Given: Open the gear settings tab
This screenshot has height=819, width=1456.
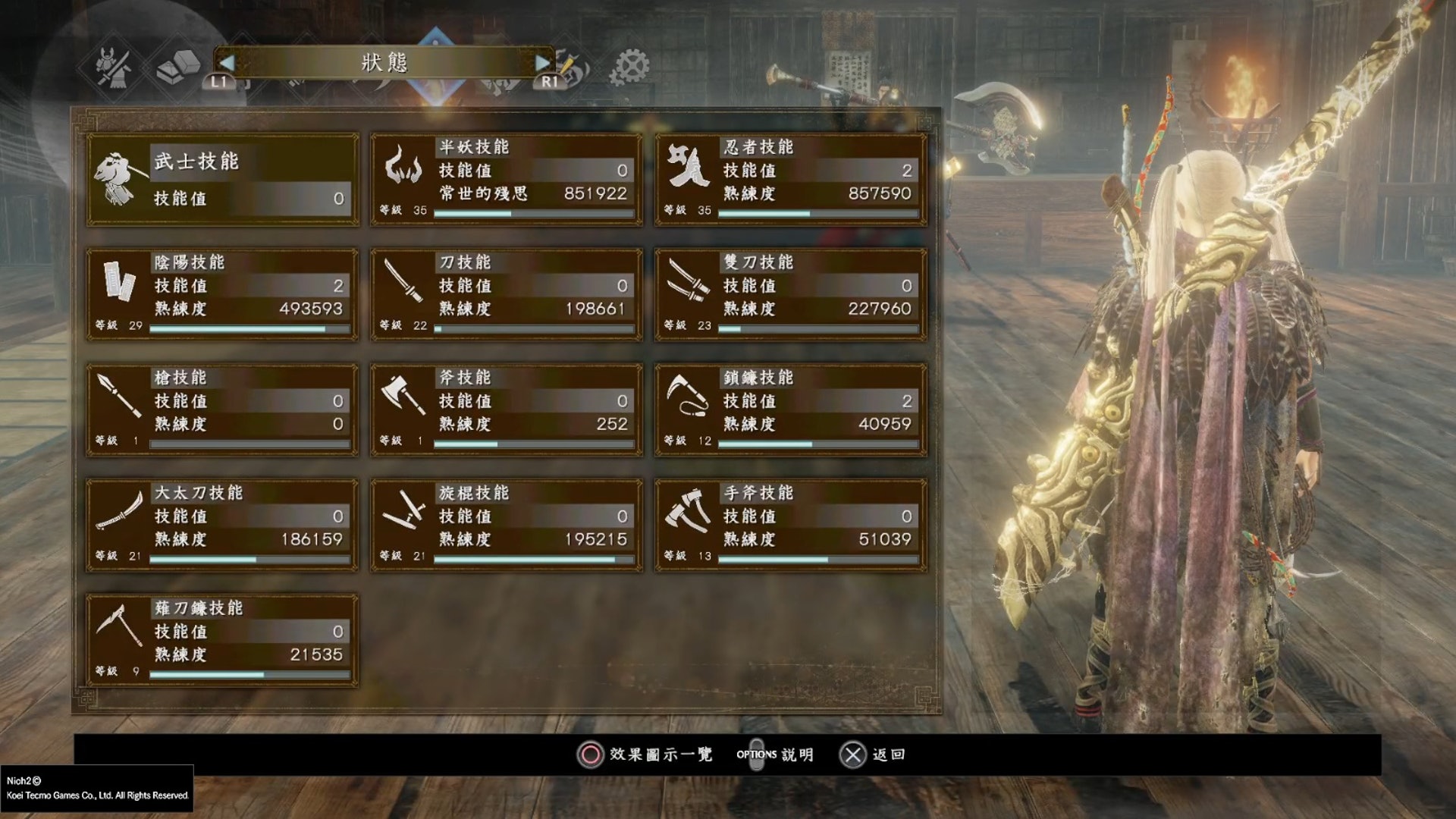Looking at the screenshot, I should coord(631,67).
